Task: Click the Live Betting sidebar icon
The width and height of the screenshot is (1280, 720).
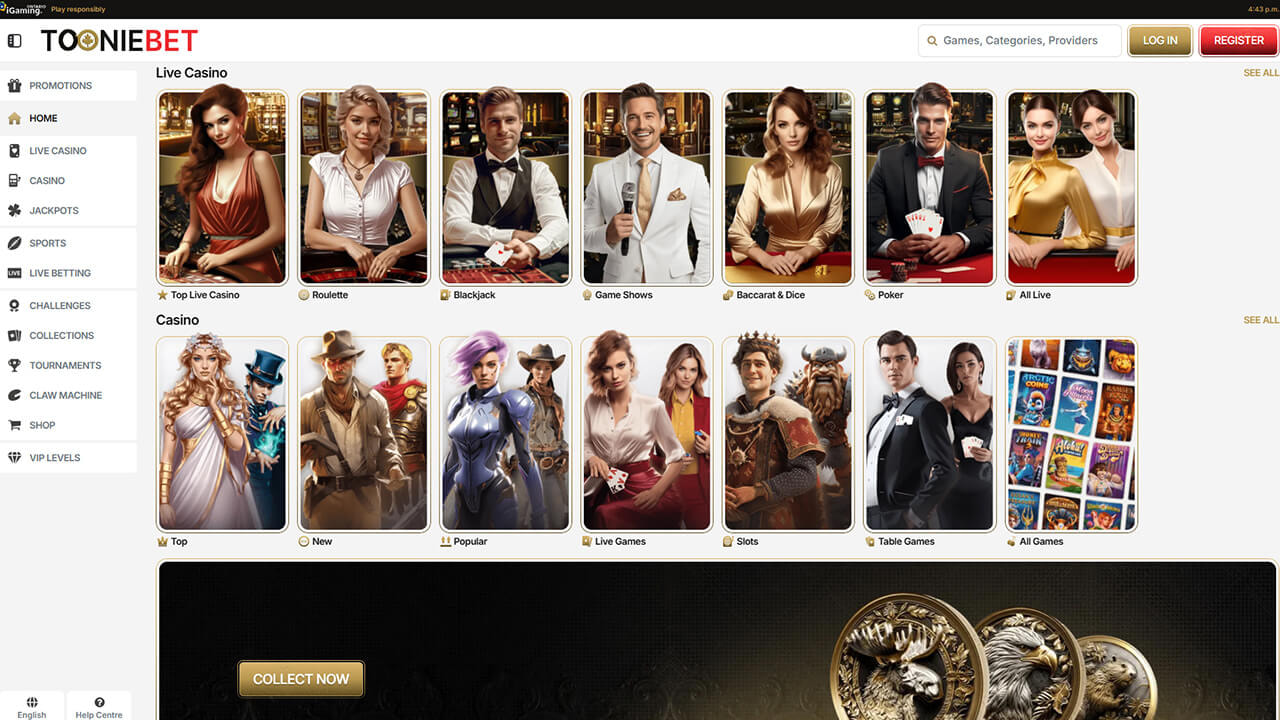Action: pos(15,273)
